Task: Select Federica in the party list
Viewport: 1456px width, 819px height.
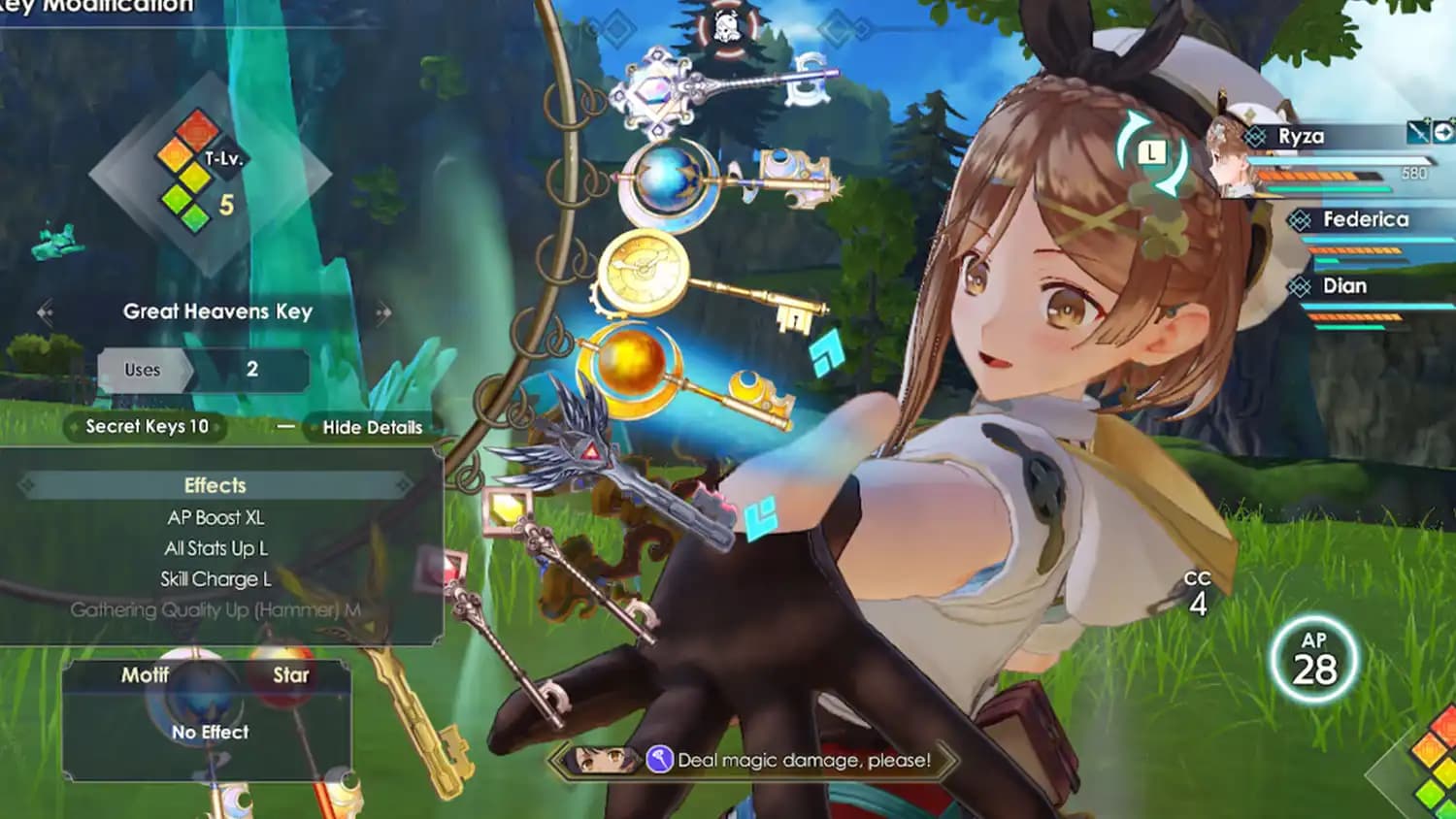Action: [1365, 220]
